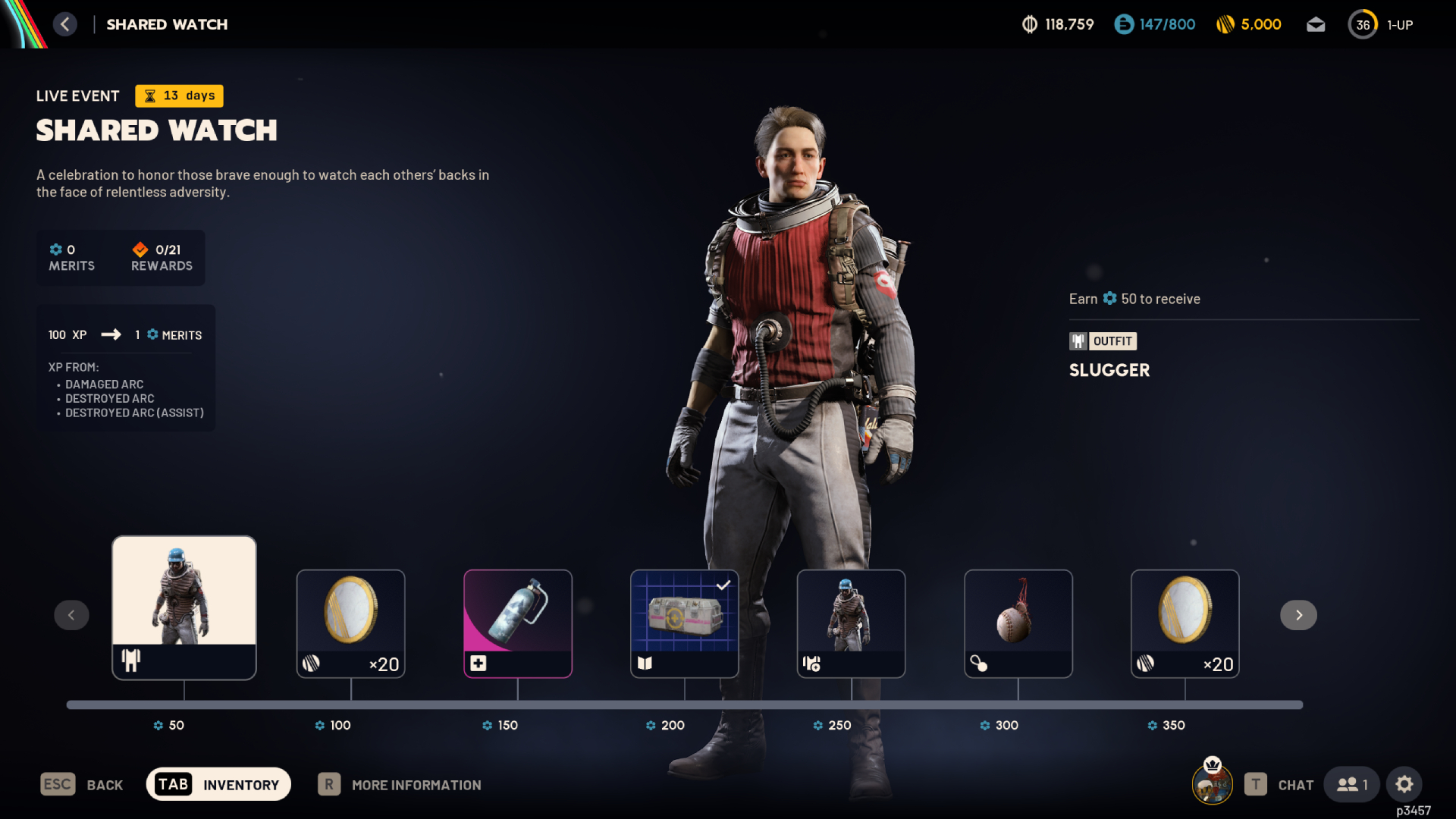Click the right chevron to see more rewards
The image size is (1456, 819).
[x=1298, y=615]
